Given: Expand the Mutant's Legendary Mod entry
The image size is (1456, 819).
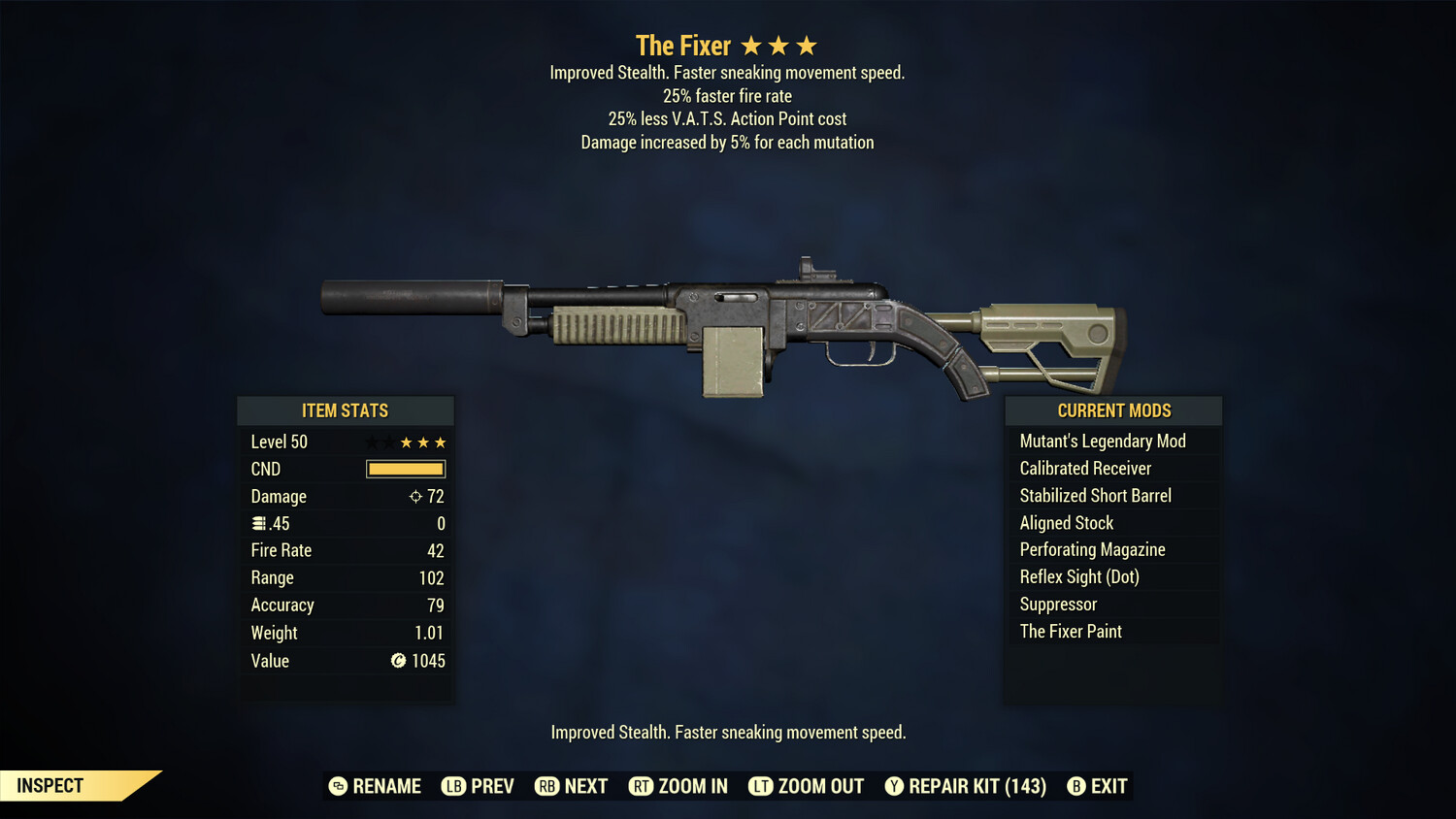Looking at the screenshot, I should coord(1102,441).
